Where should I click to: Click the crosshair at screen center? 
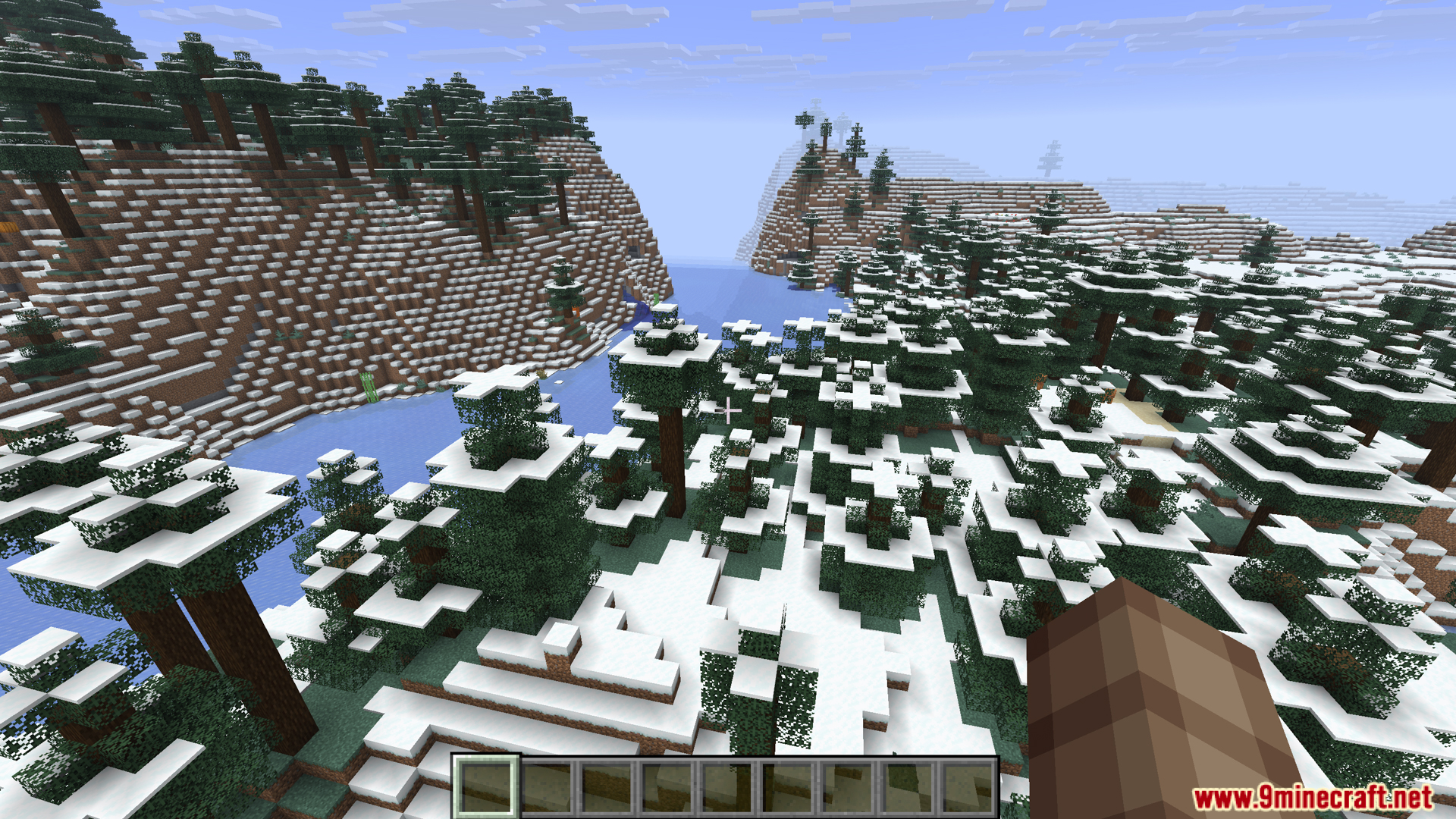728,409
